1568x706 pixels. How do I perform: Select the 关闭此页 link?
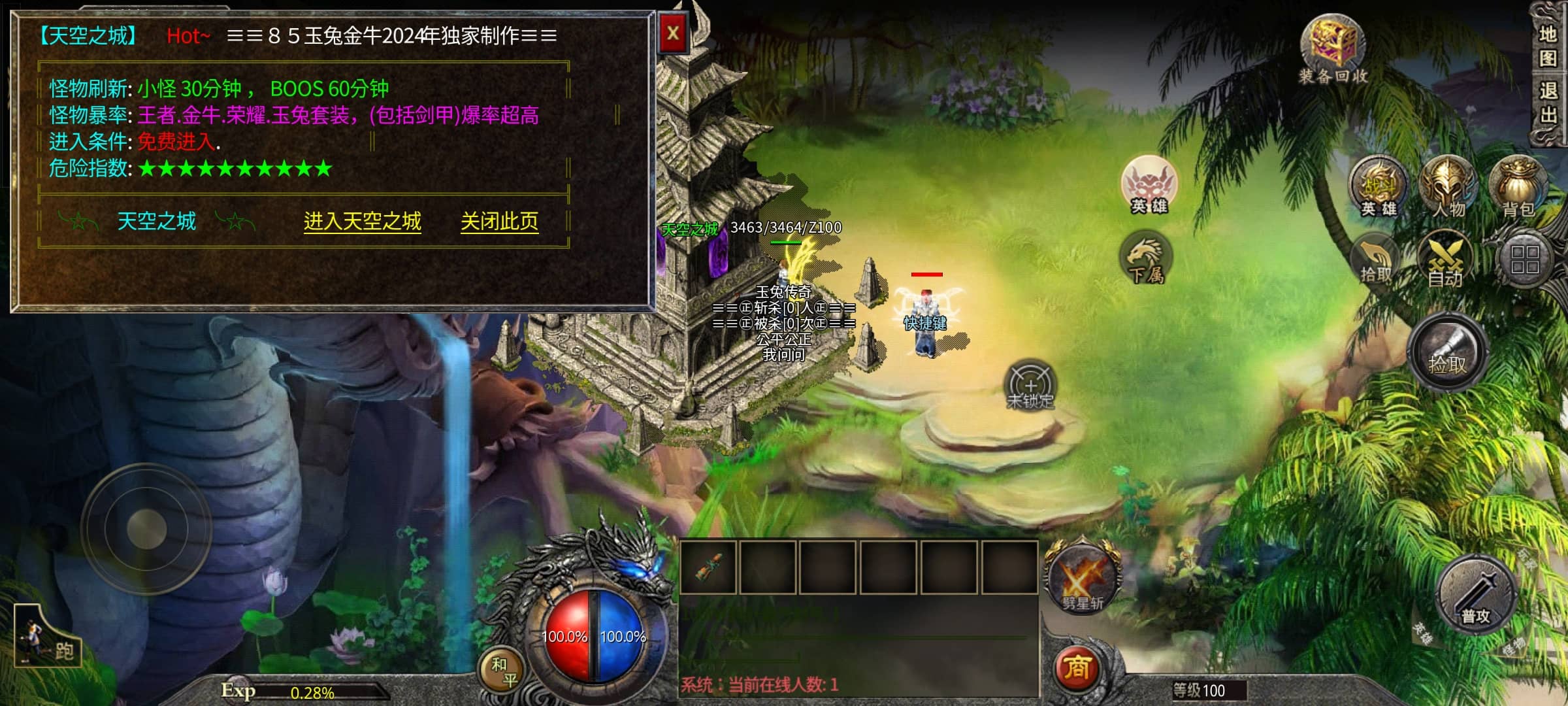tap(499, 222)
